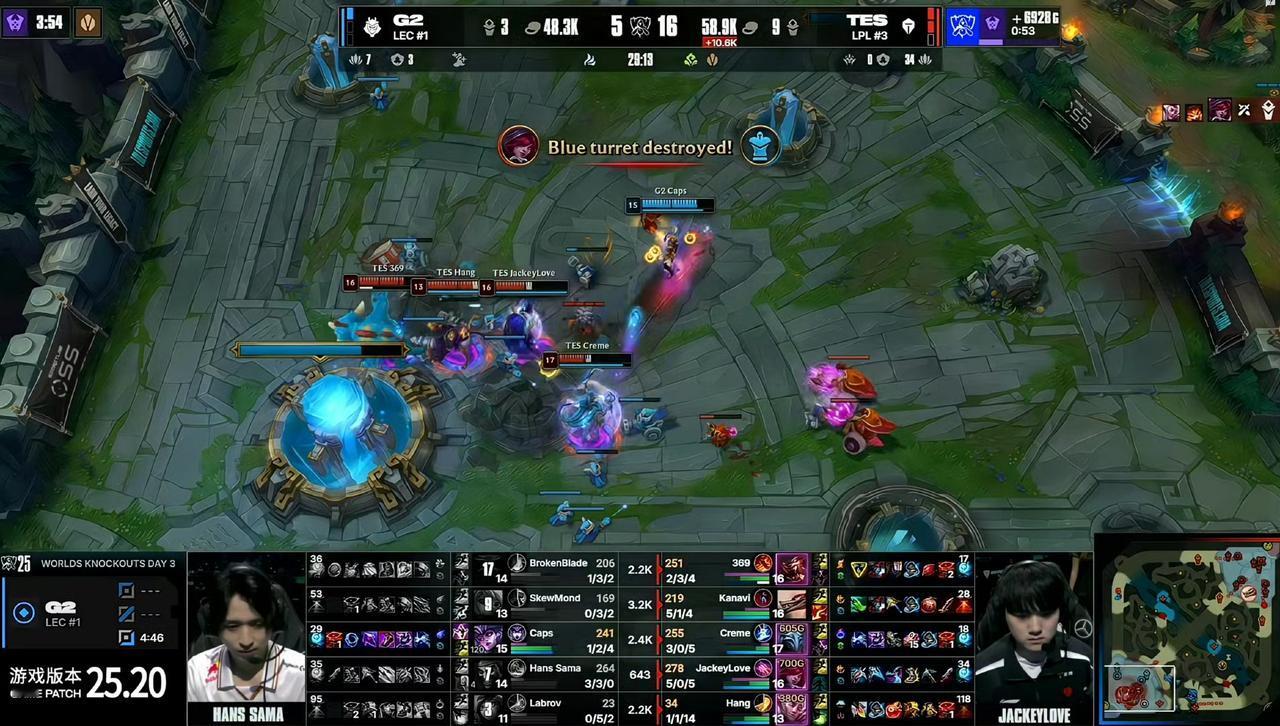
Task: Click the ward icon beside the number 7
Action: tap(356, 59)
